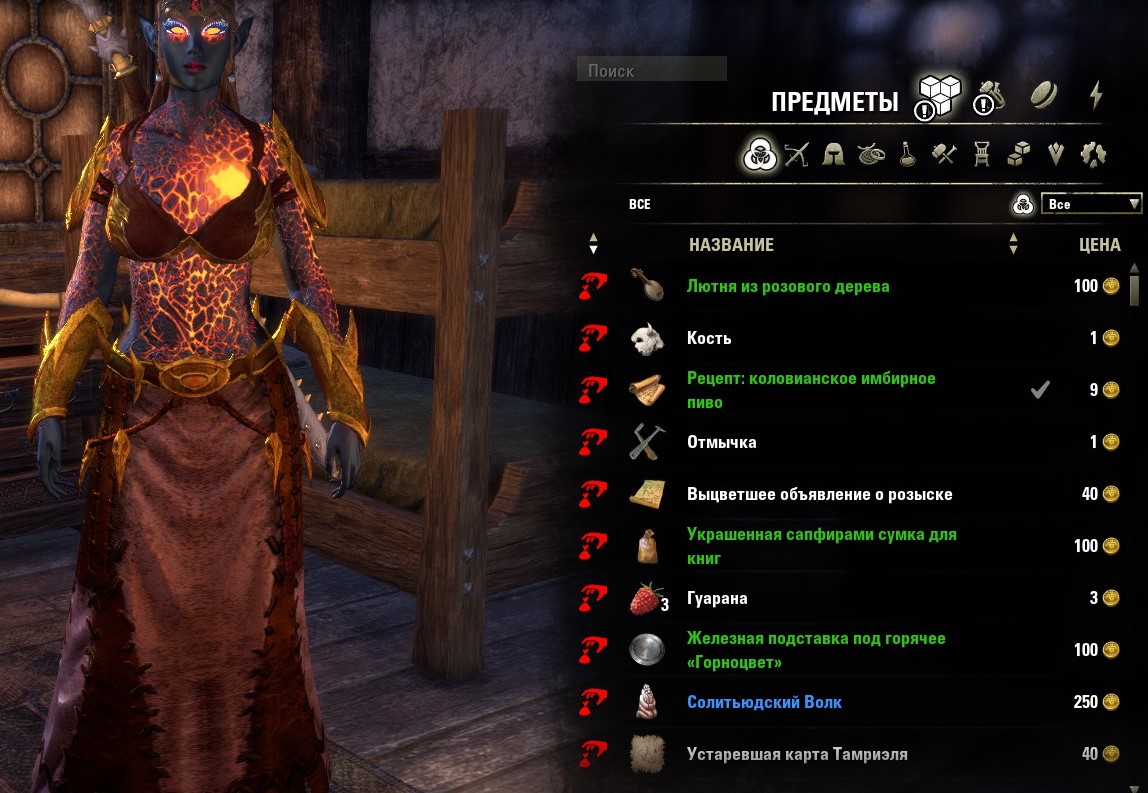Click the Поиск search field
Viewport: 1148px width, 793px height.
652,70
